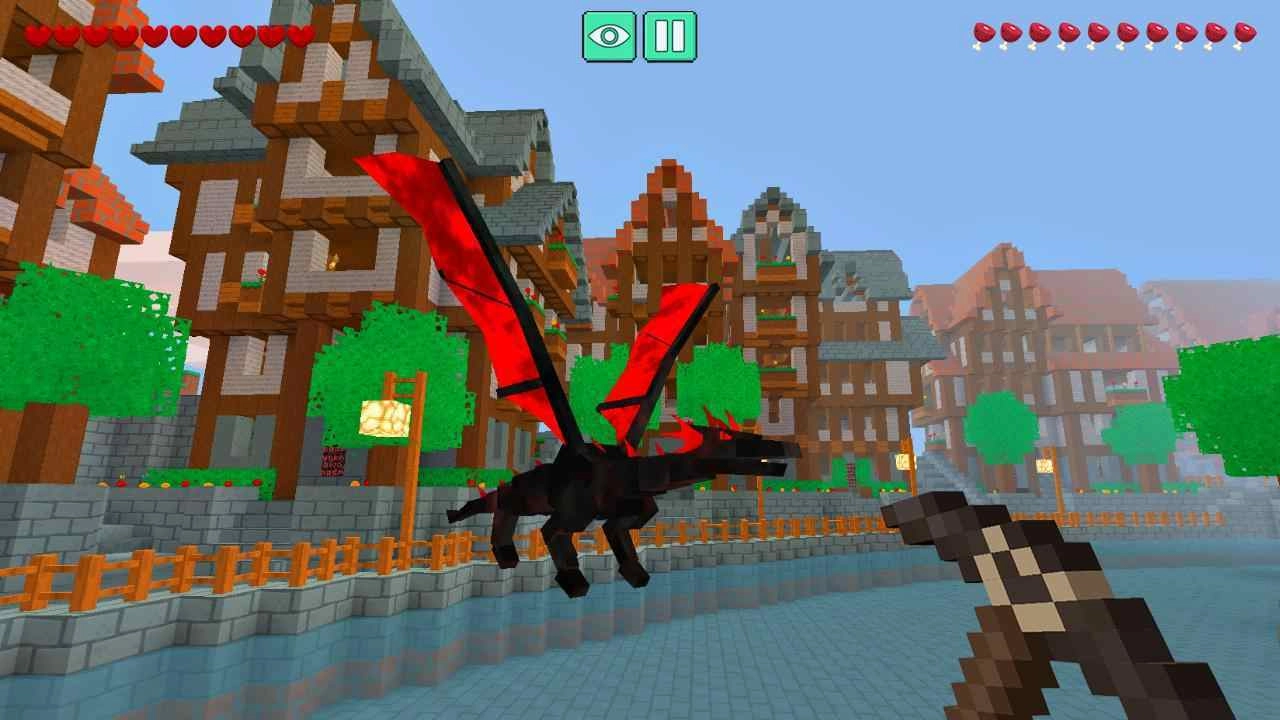Toggle third-person view with the eye icon
Viewport: 1280px width, 720px height.
point(610,35)
